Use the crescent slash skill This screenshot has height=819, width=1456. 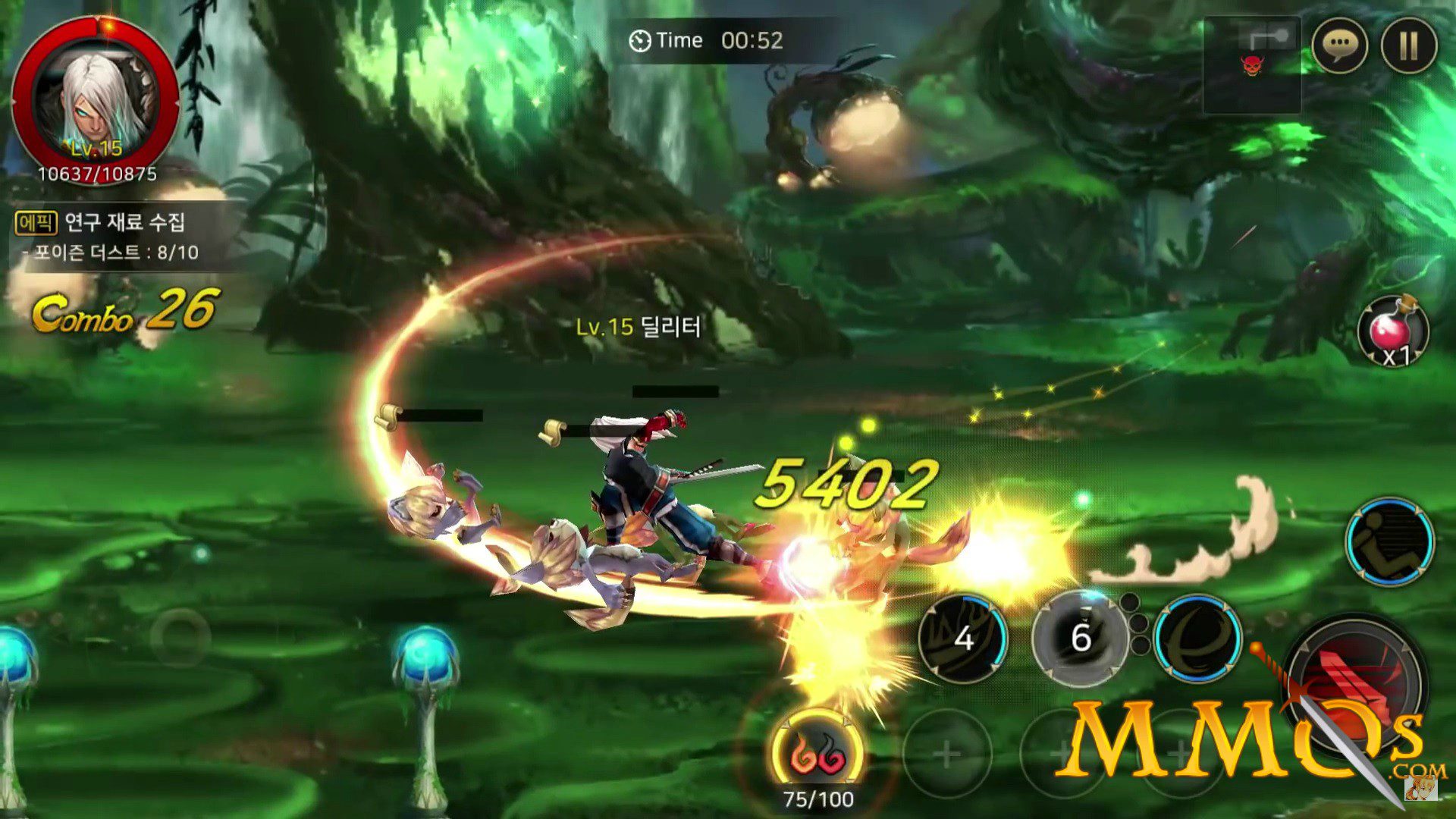1197,637
